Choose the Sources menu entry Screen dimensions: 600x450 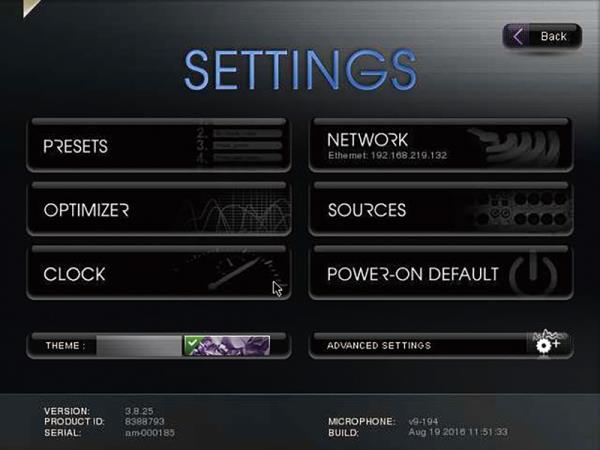[x=440, y=210]
